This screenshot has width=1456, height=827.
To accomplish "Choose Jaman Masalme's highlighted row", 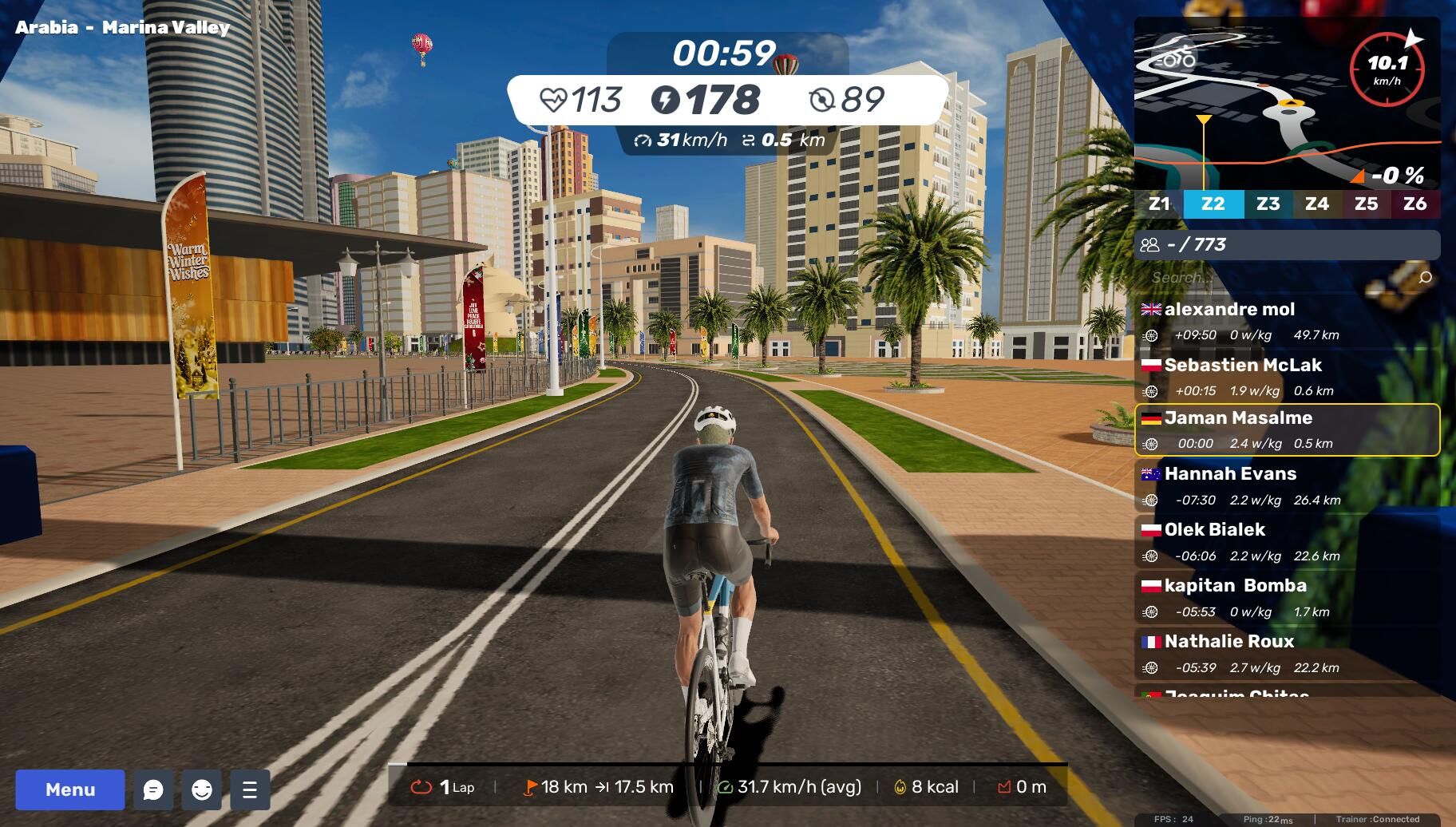I will [x=1287, y=429].
